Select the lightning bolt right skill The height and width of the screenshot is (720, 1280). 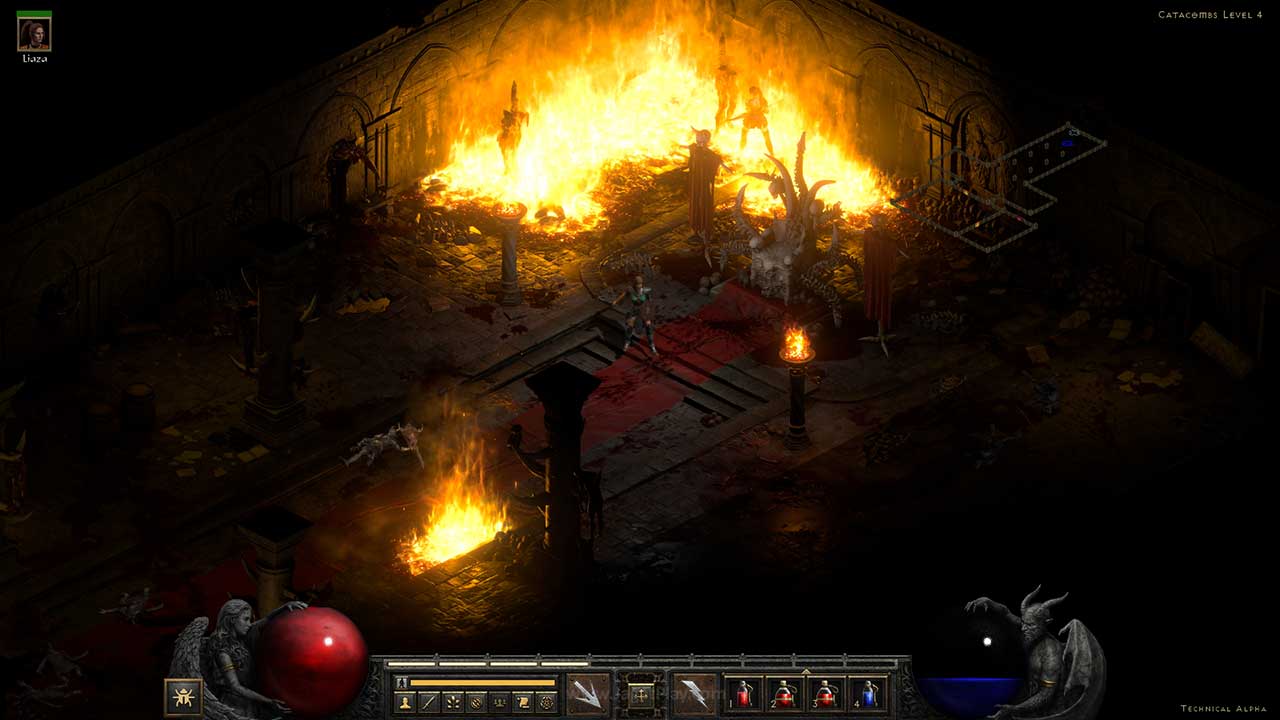point(694,693)
